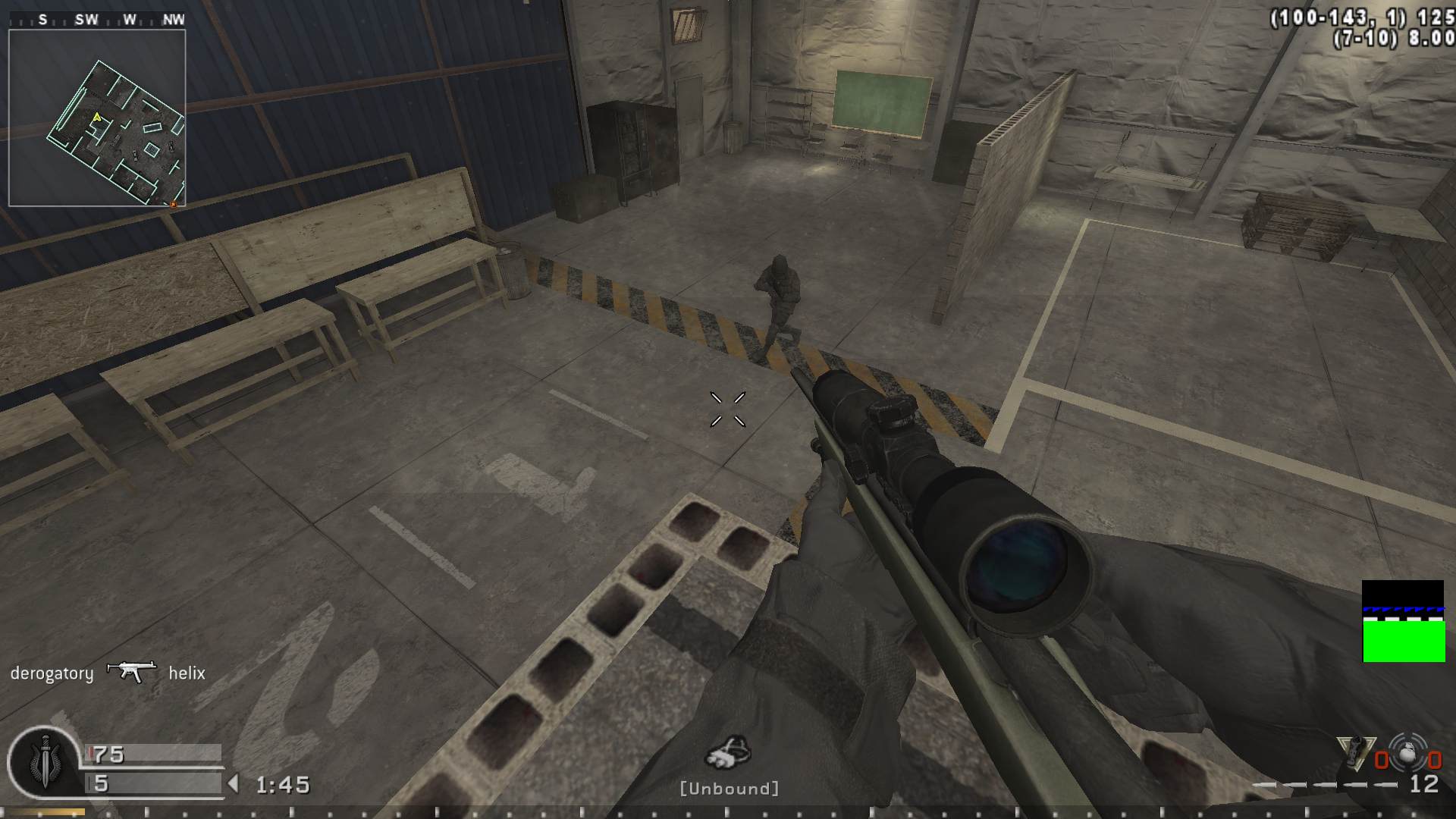
Task: Select the player name derogatory in the killfeed
Action: click(x=51, y=673)
